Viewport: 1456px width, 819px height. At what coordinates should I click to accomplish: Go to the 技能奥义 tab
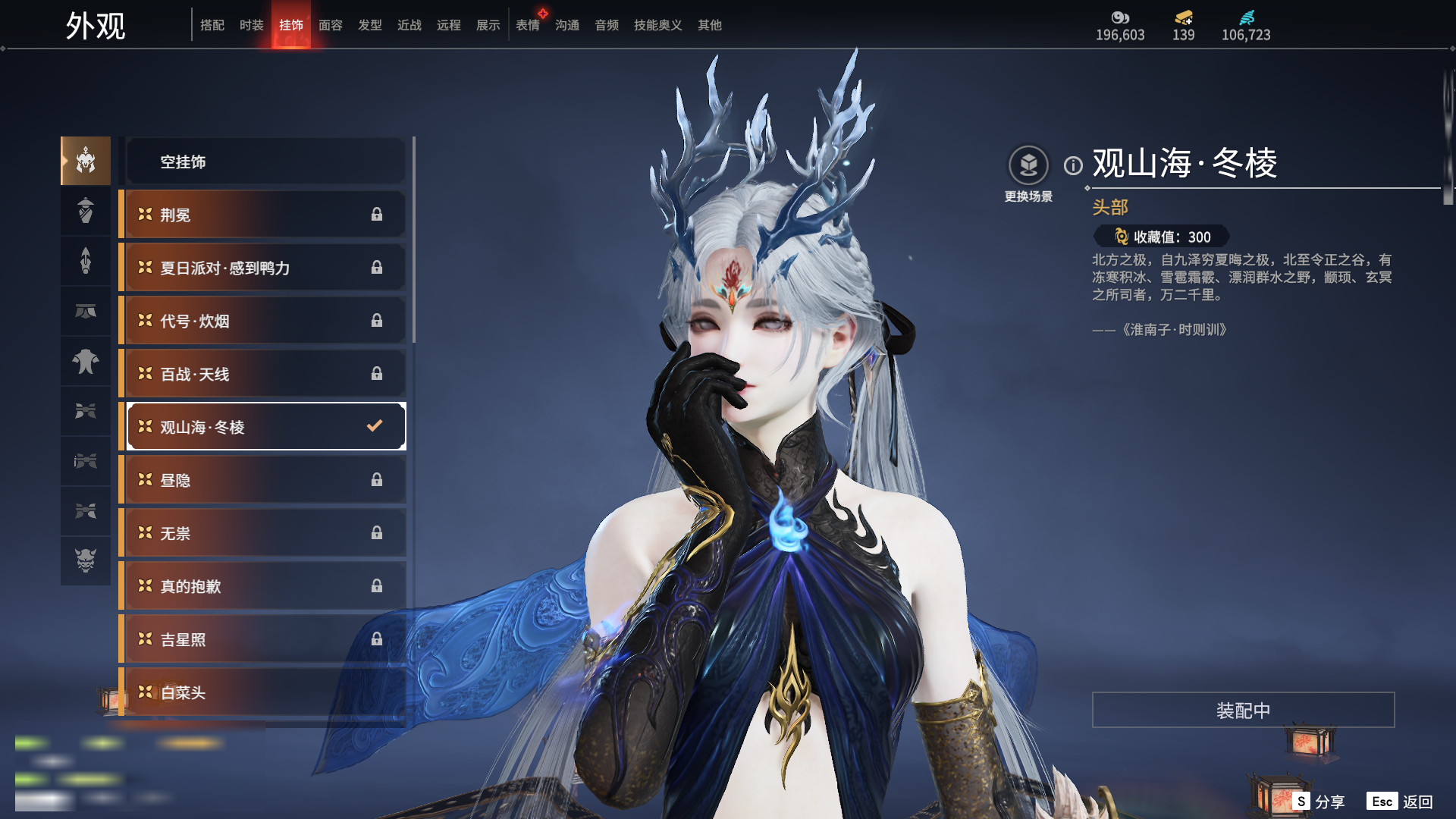click(x=657, y=25)
